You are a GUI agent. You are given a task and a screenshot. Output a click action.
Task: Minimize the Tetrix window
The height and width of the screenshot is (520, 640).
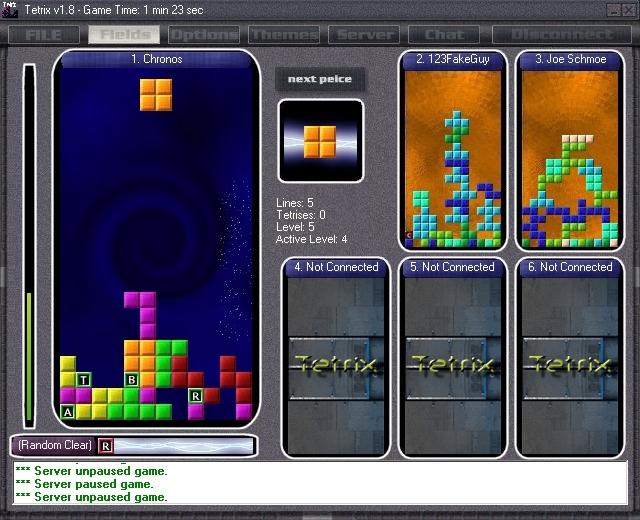[x=612, y=9]
